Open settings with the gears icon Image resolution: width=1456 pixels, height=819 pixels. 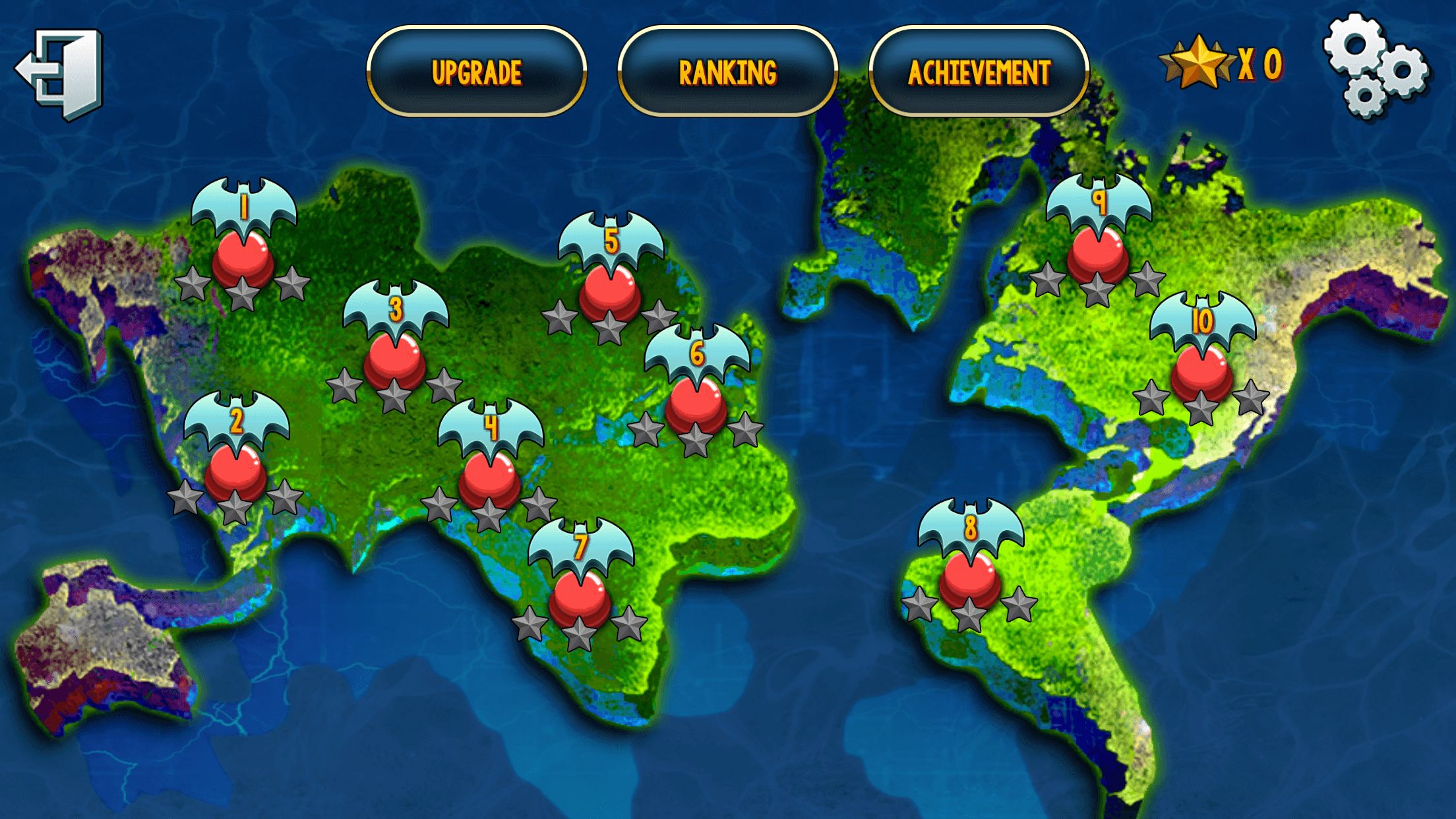(x=1374, y=66)
